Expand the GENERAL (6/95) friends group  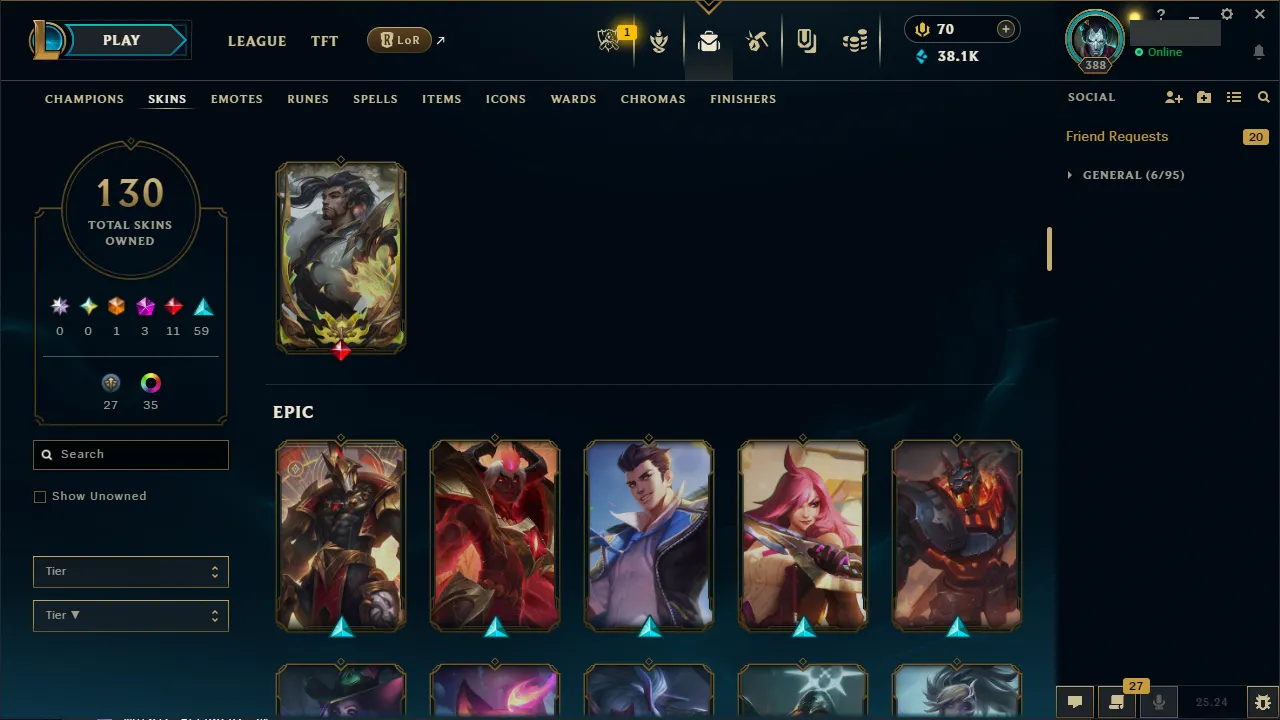coord(1125,174)
